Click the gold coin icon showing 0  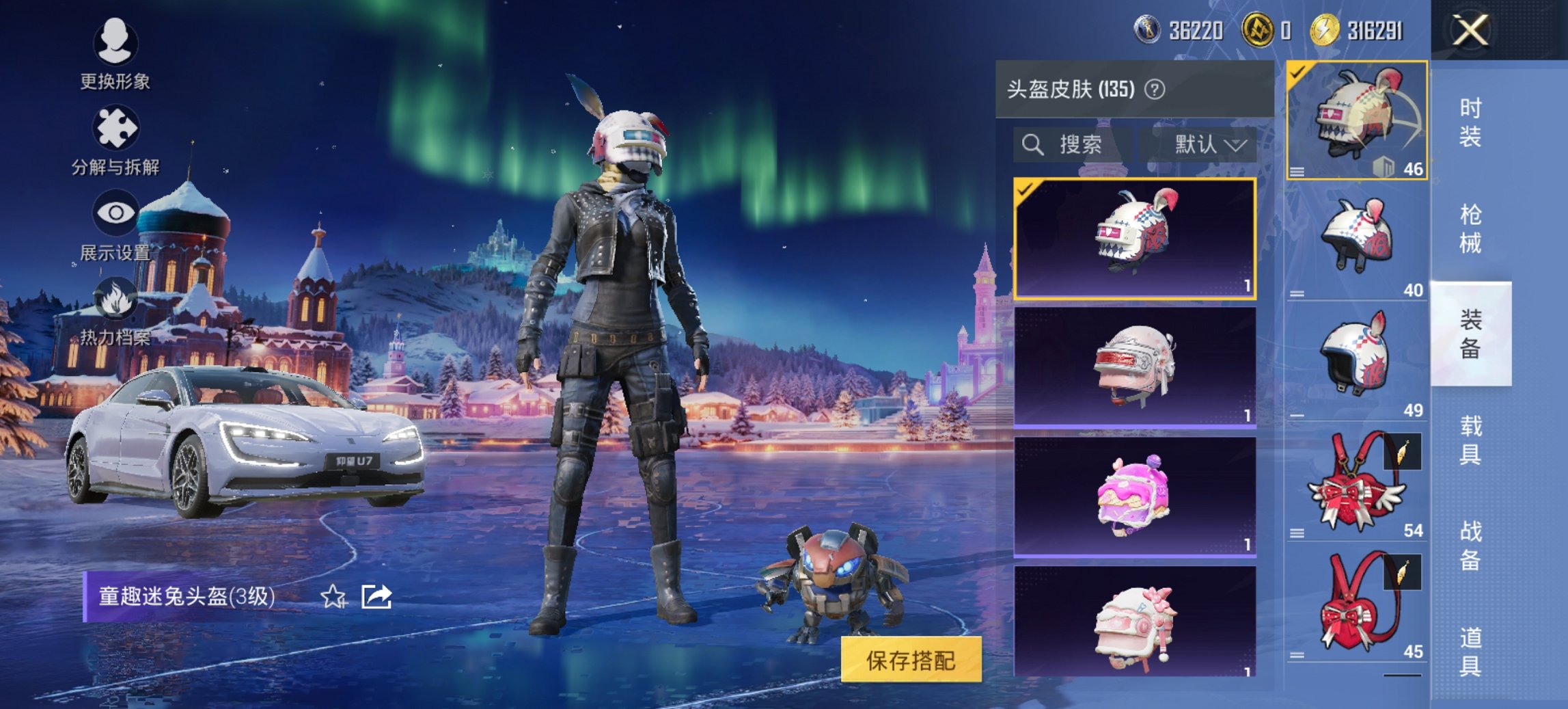1259,29
